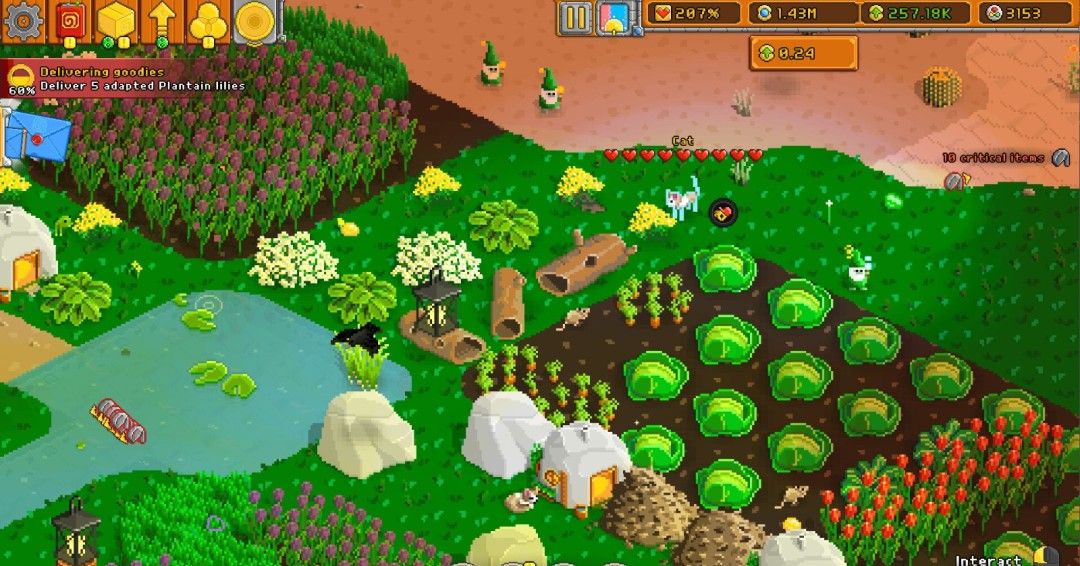Open the yellow upward arrow upgrades
The height and width of the screenshot is (566, 1080).
(x=163, y=20)
